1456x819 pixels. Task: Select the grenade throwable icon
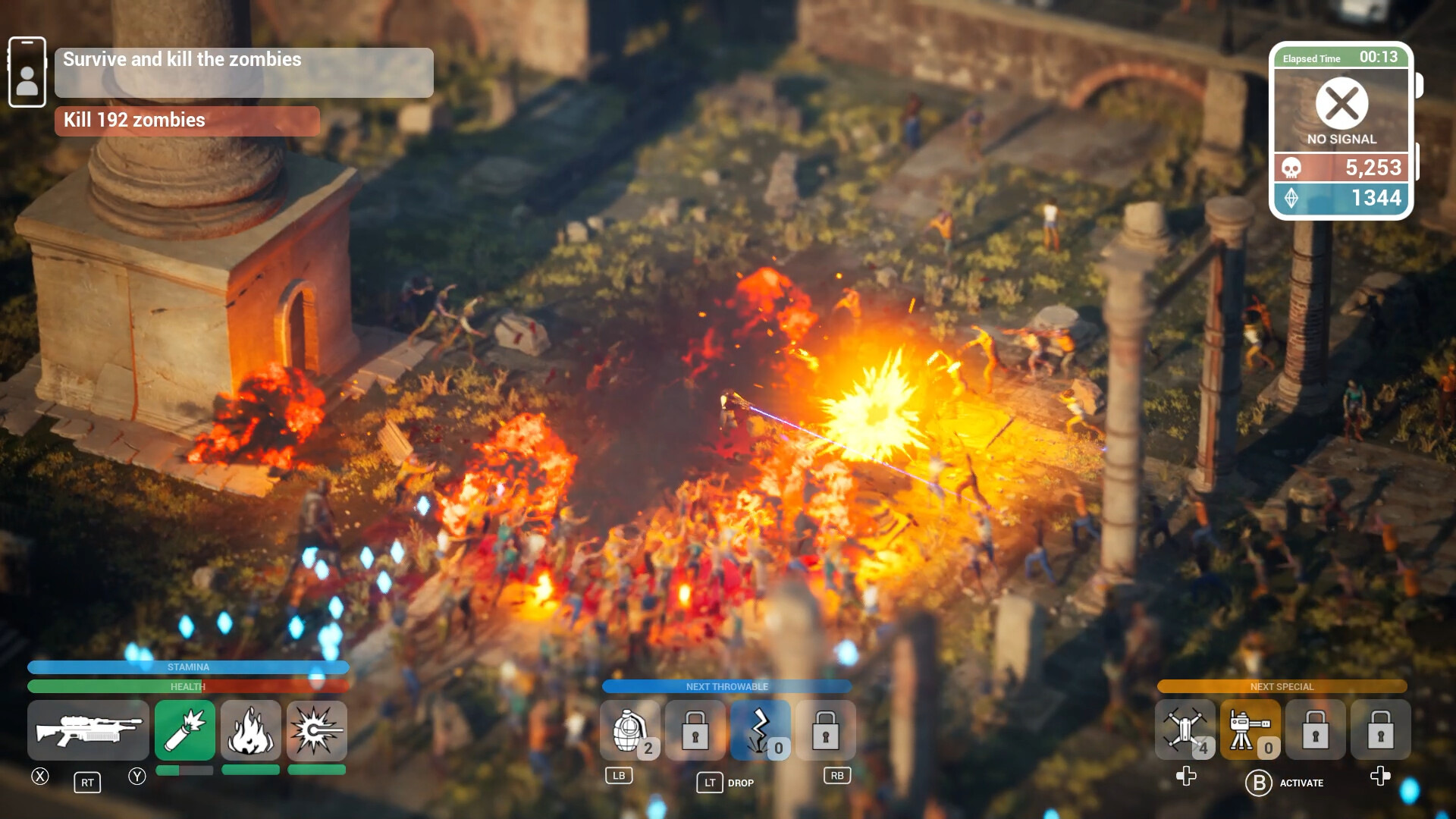point(631,730)
